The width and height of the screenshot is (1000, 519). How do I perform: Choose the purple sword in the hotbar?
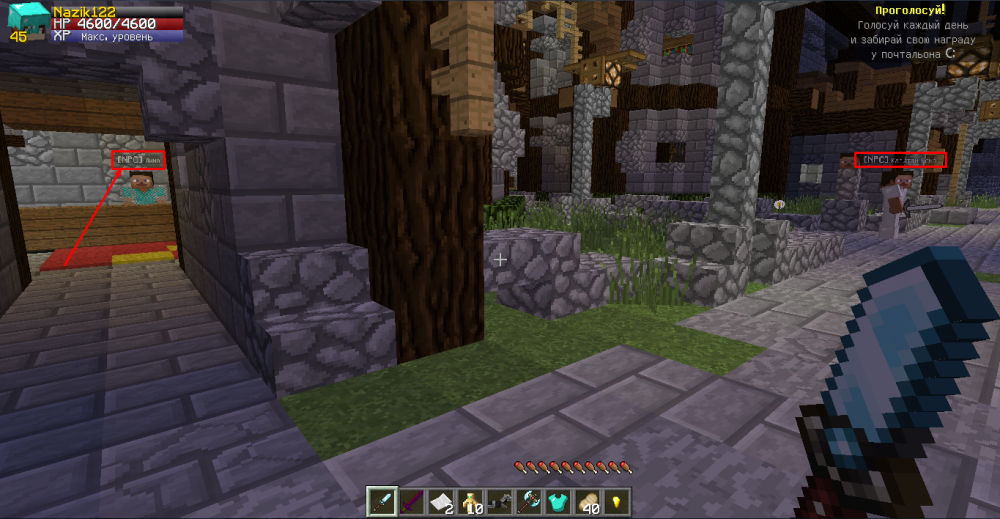click(411, 501)
